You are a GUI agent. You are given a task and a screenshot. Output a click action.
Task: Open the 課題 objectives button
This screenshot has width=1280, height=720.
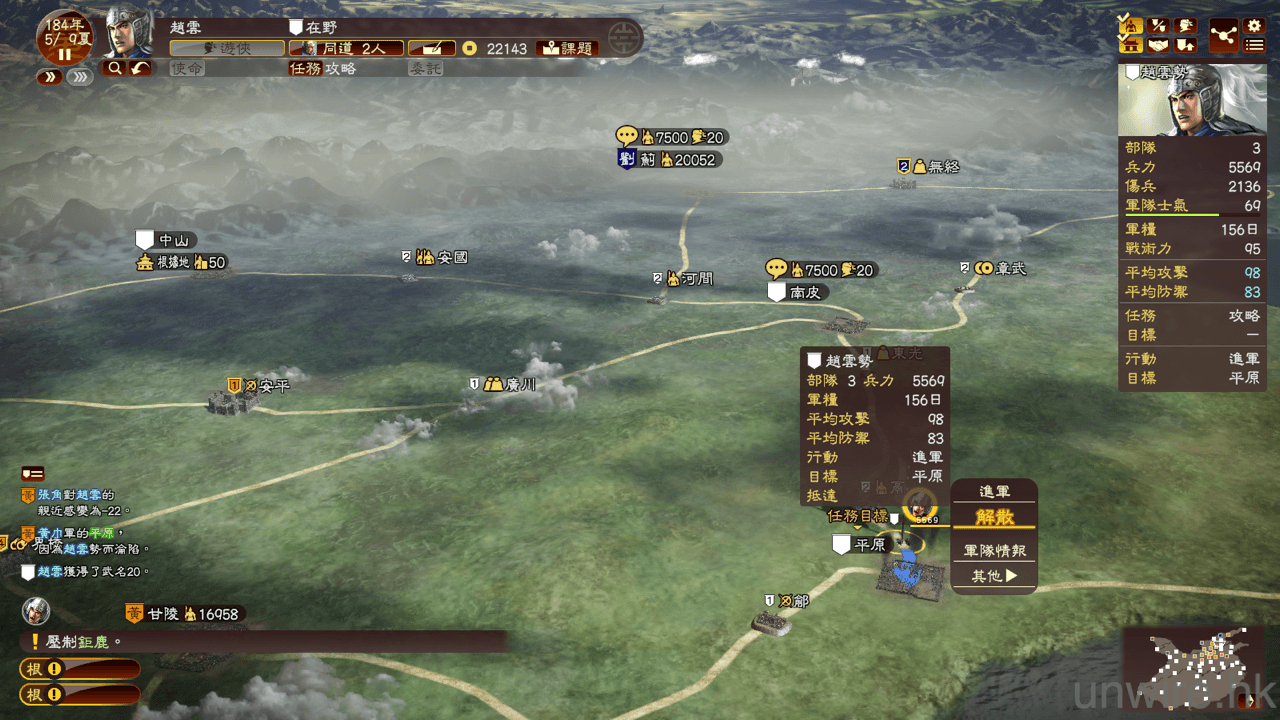coord(567,48)
